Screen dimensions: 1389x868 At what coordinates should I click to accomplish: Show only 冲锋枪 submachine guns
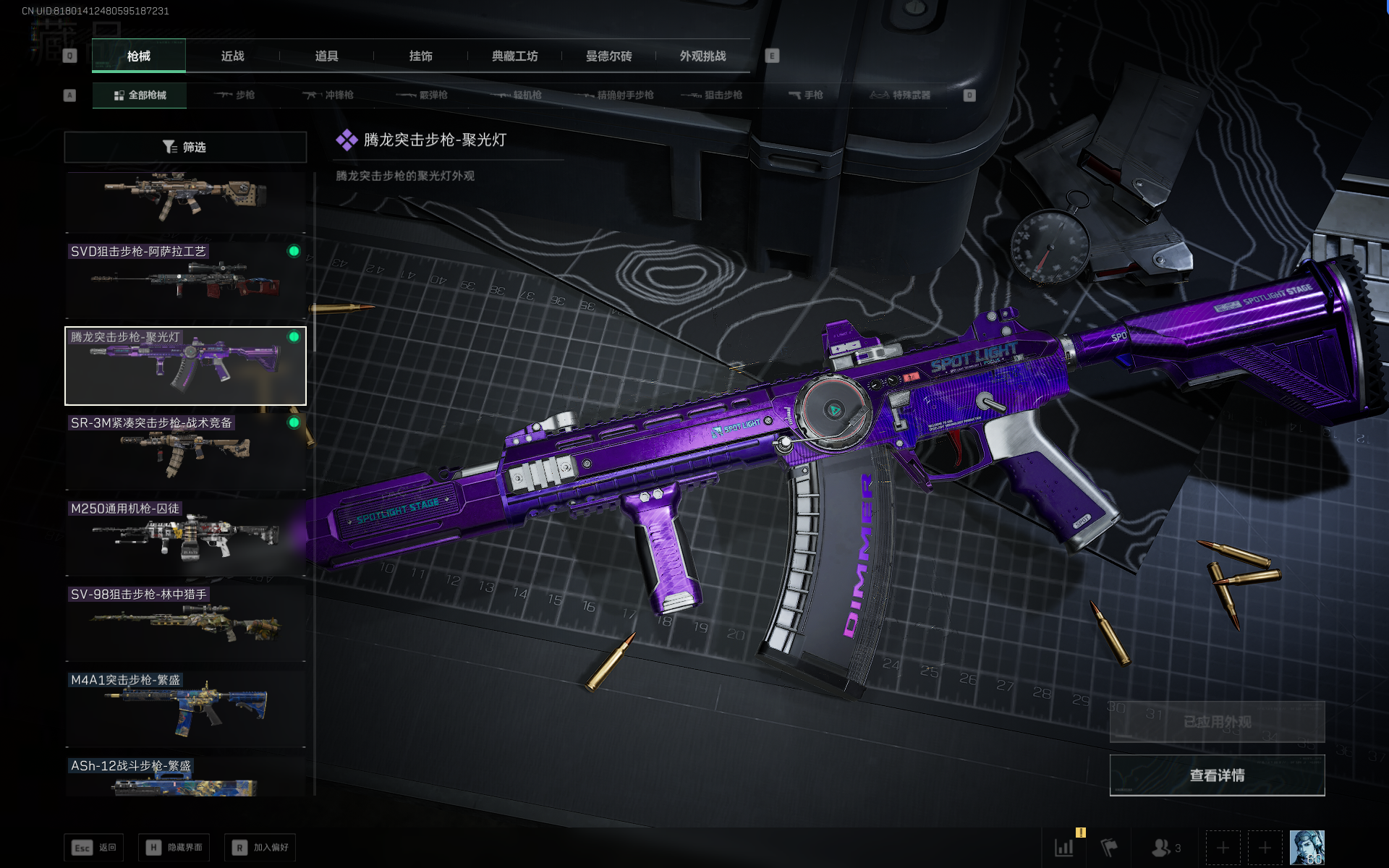point(328,95)
